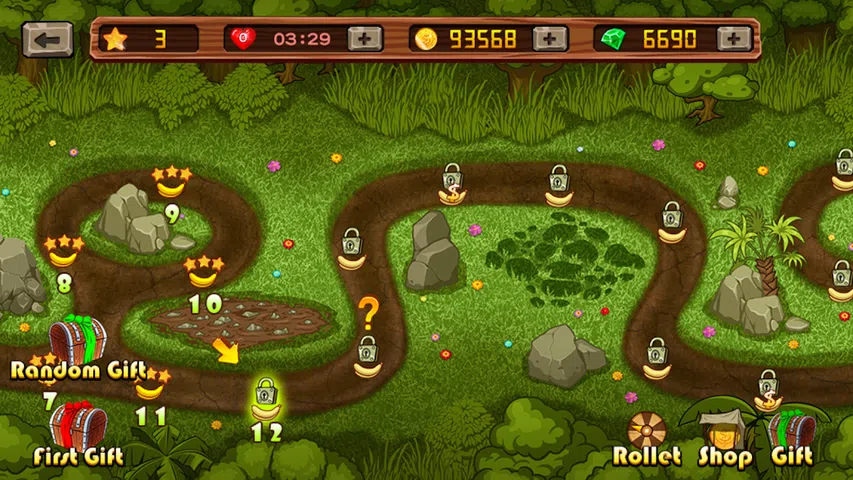Select level 12 on the map
Viewport: 853px width, 480px height.
(x=265, y=400)
